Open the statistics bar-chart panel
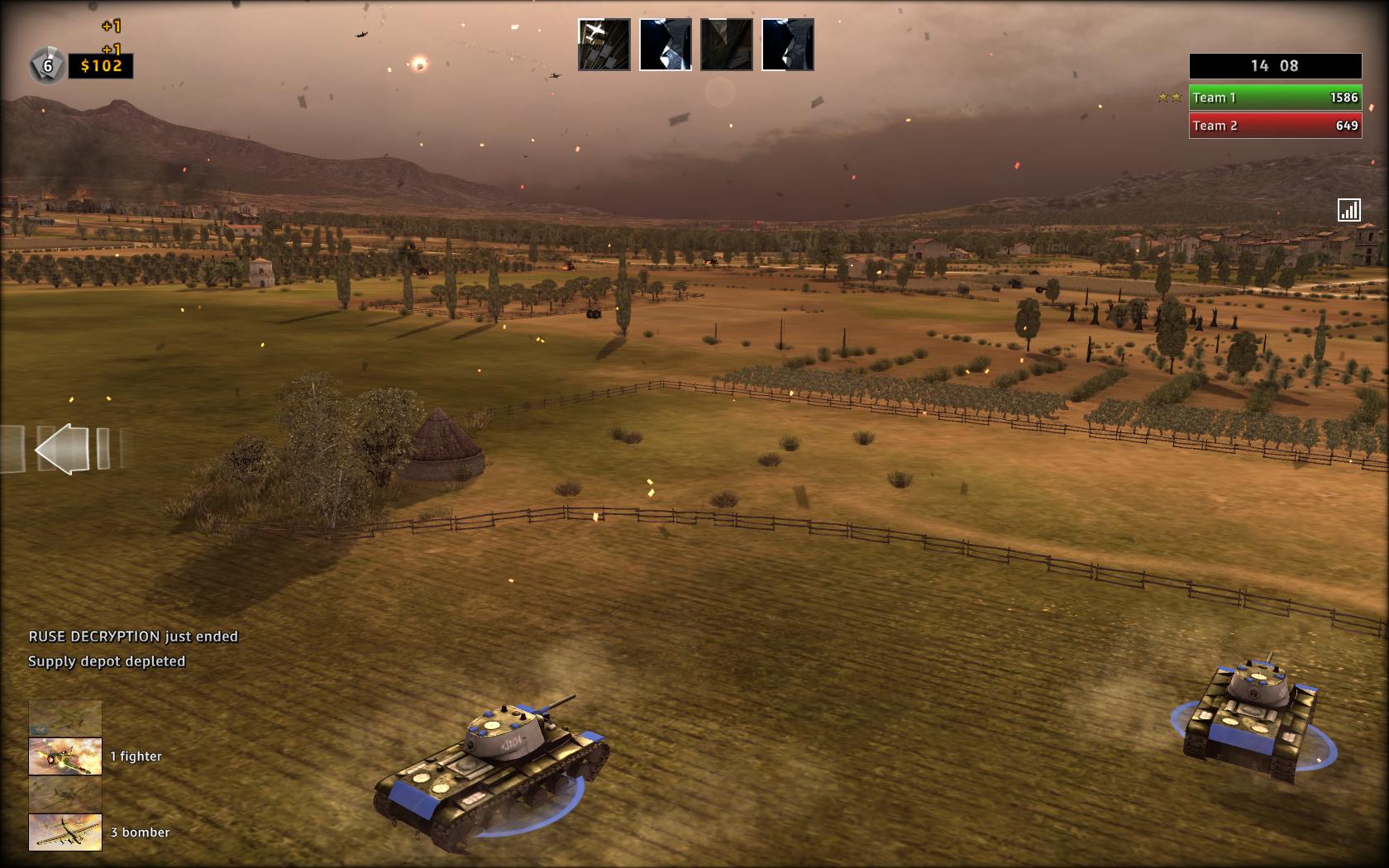This screenshot has width=1389, height=868. click(1348, 210)
